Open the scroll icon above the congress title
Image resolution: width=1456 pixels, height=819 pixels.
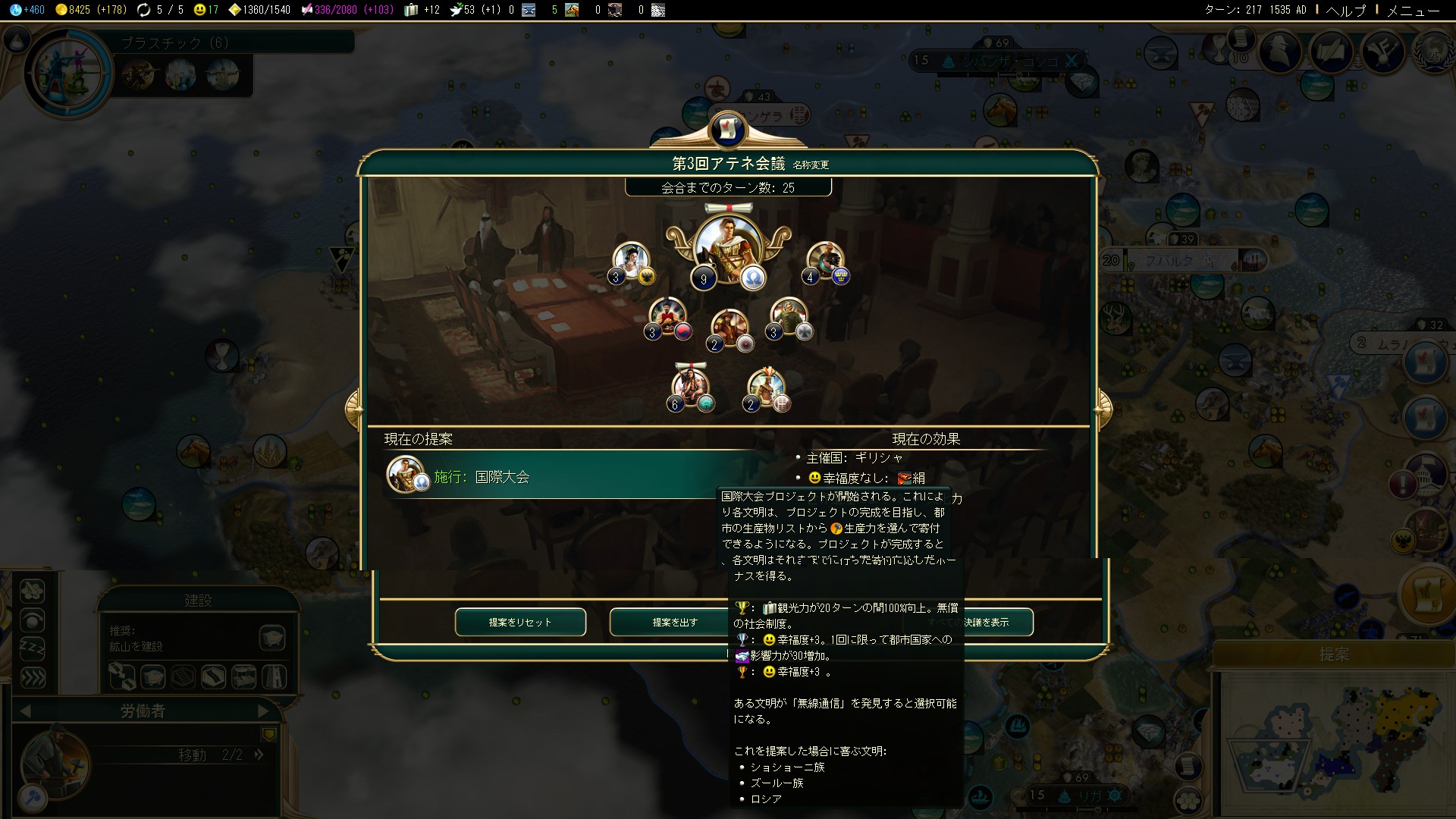point(728,129)
